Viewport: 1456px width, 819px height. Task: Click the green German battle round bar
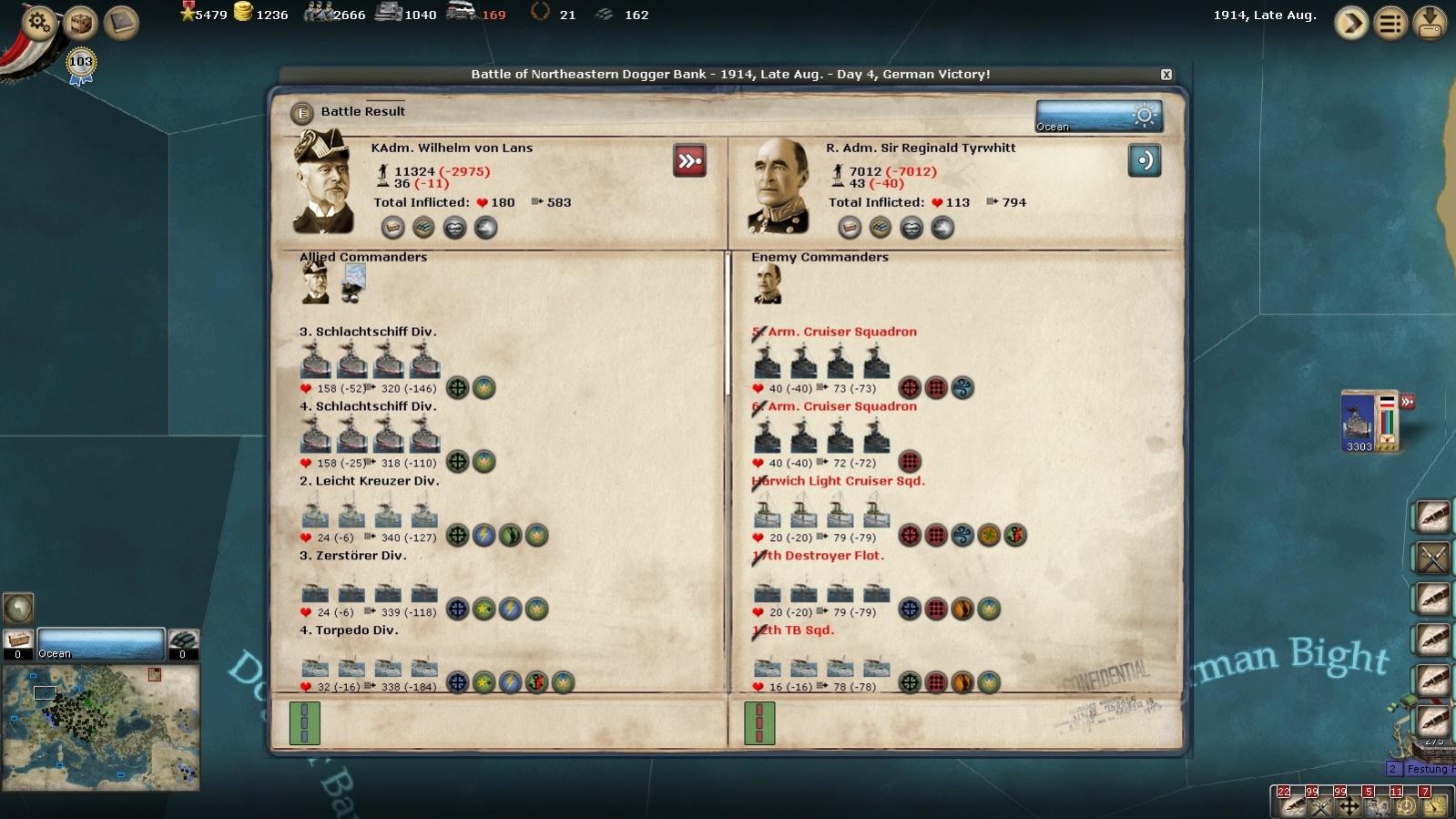pos(304,723)
